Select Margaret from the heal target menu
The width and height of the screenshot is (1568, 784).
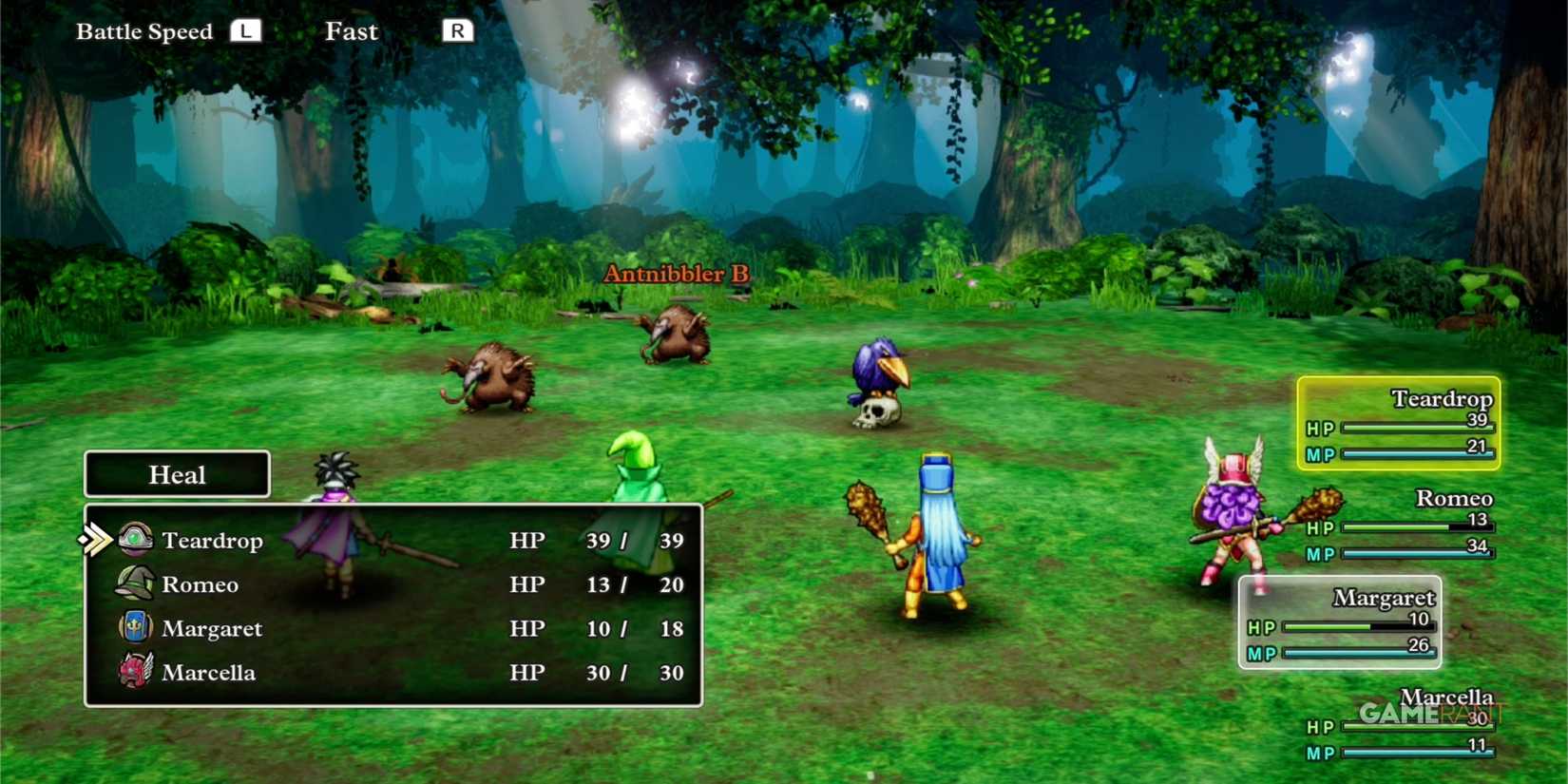pos(213,627)
